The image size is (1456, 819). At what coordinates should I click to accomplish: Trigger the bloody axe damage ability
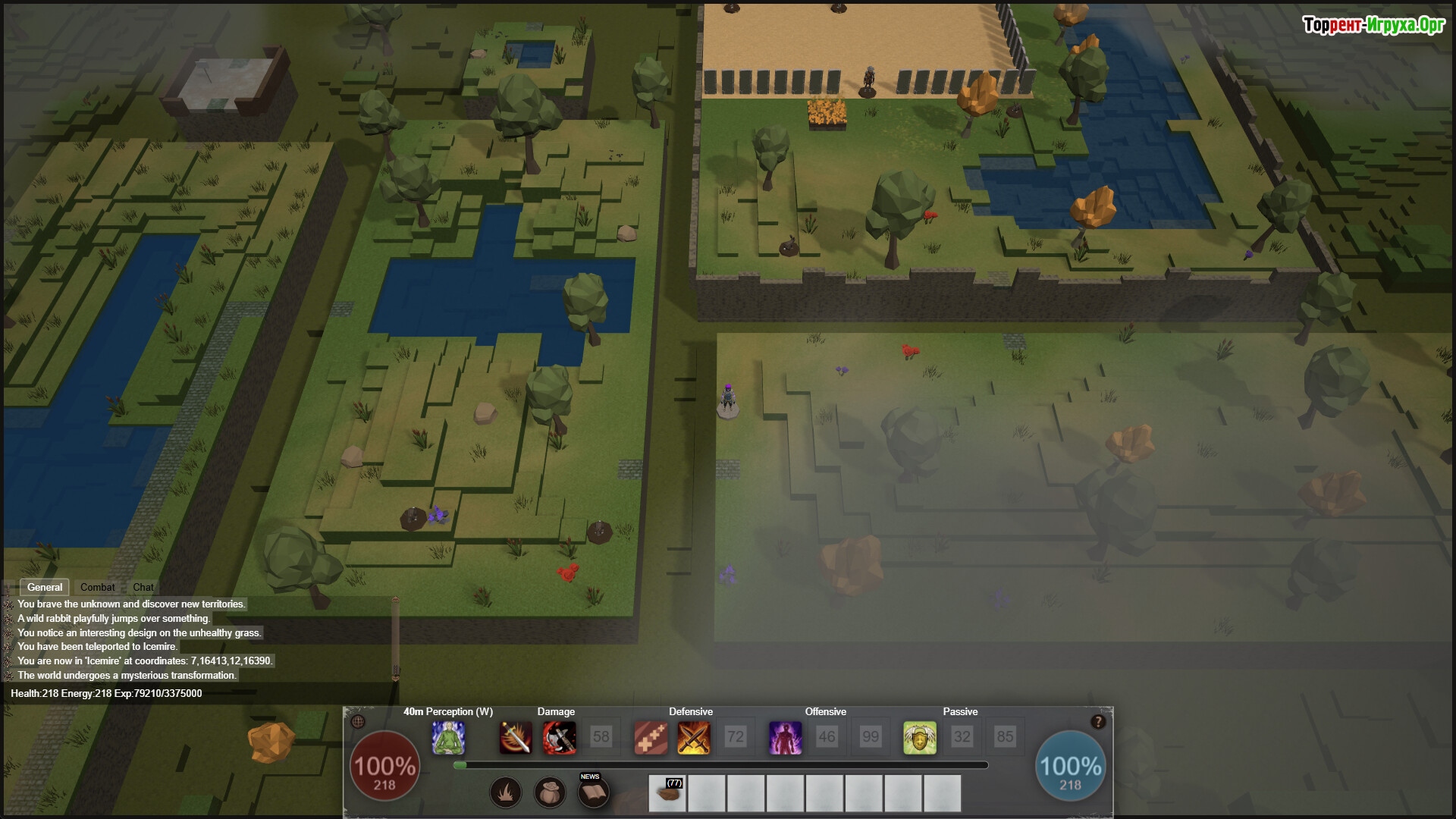click(559, 737)
